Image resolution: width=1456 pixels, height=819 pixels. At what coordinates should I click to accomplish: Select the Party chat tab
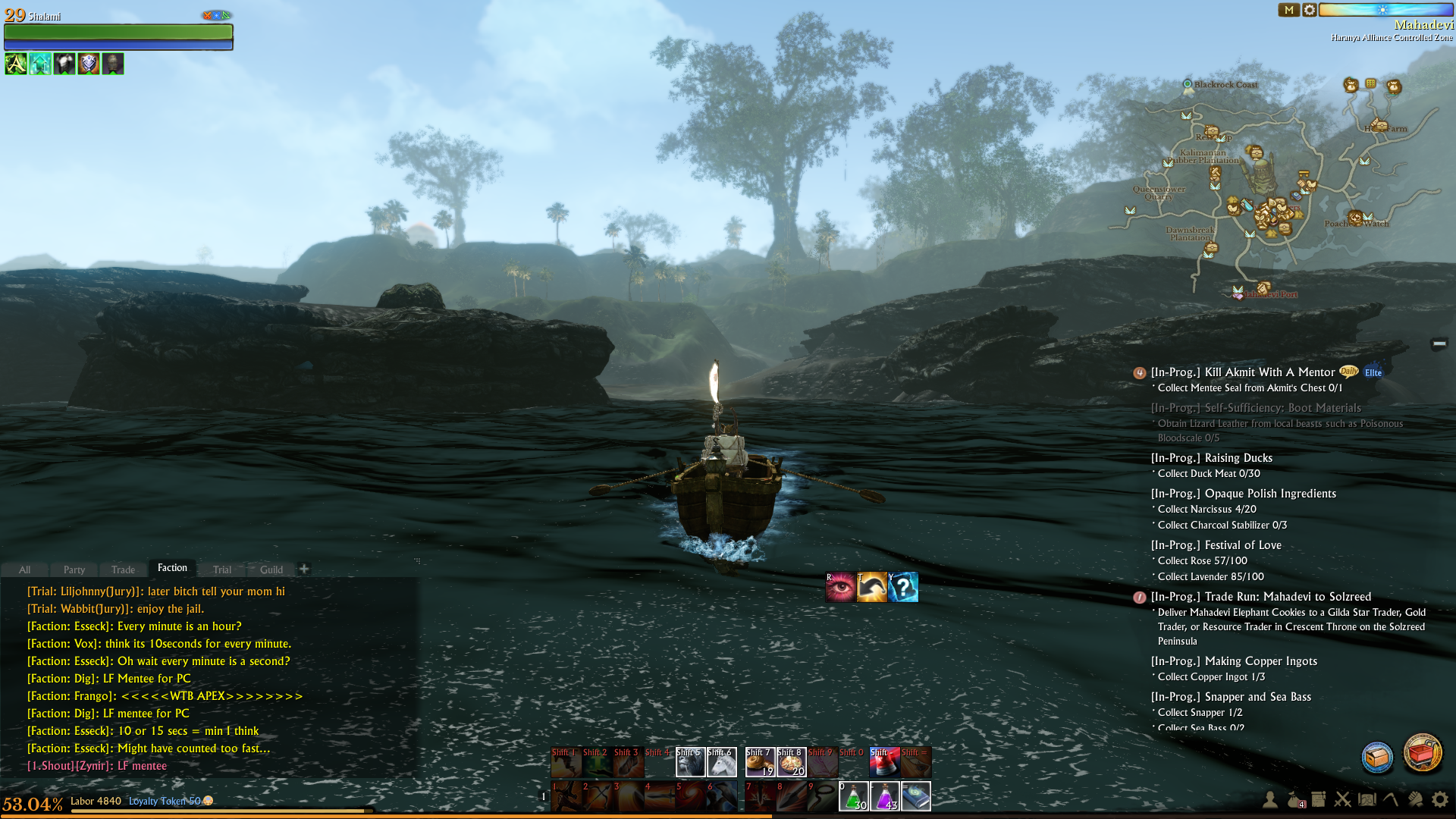[x=74, y=570]
